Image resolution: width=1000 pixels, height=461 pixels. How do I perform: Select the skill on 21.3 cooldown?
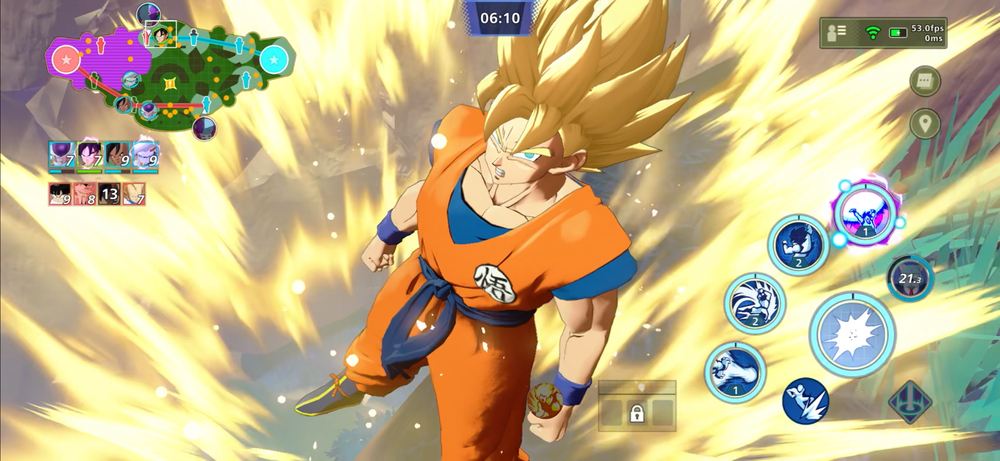click(909, 278)
